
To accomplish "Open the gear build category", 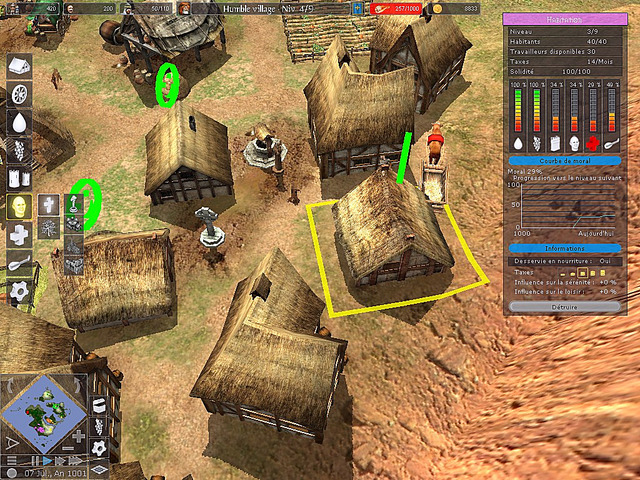I will 18,291.
